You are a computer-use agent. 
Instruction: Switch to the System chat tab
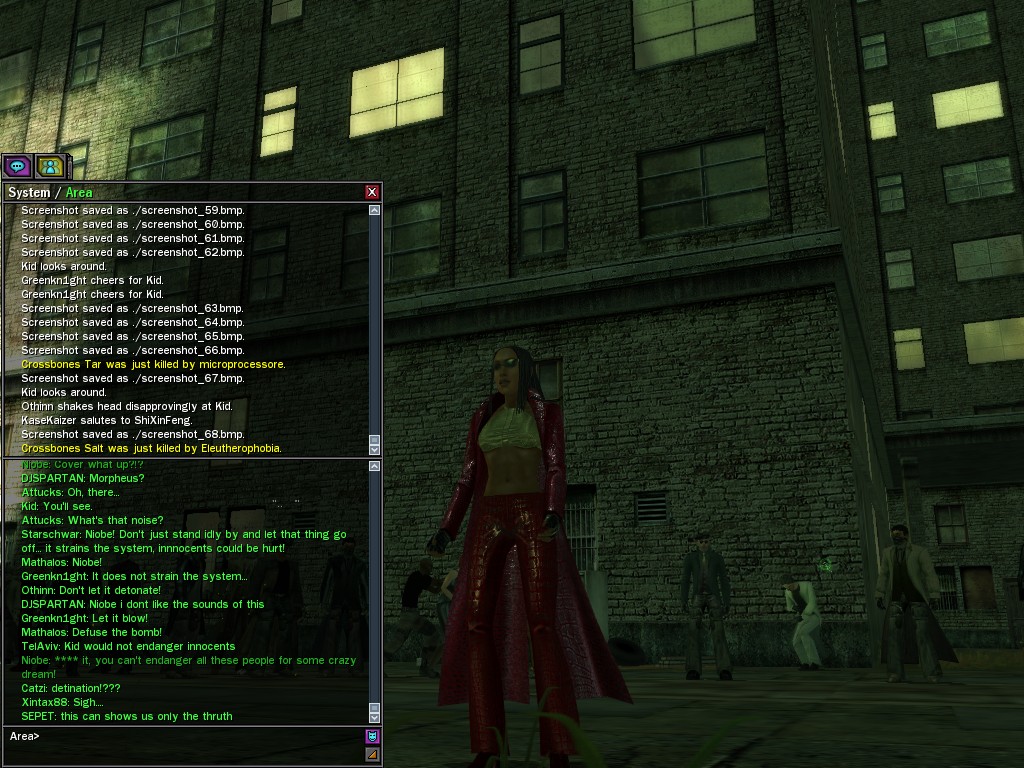(28, 192)
